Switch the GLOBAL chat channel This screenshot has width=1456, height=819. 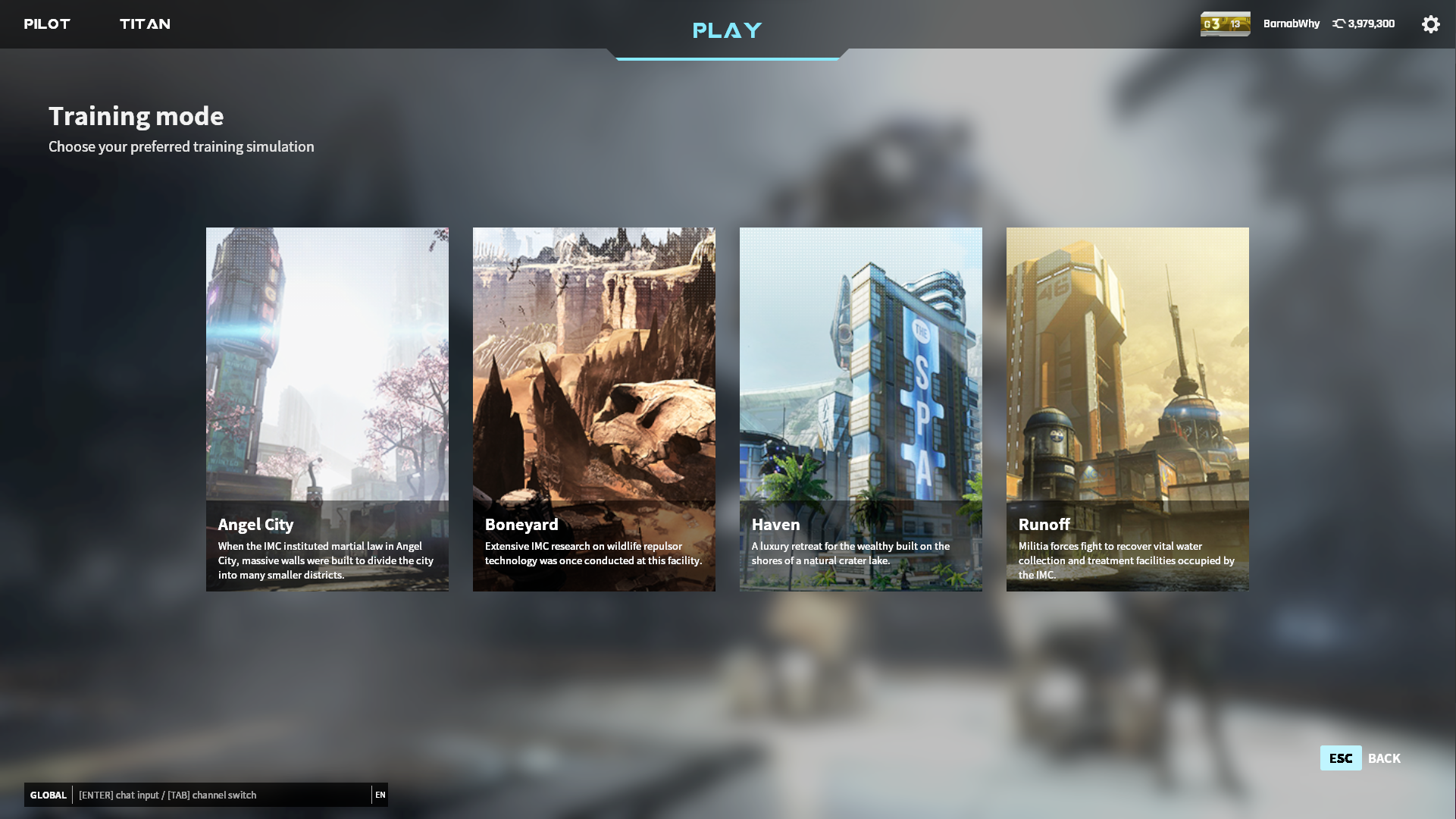pyautogui.click(x=49, y=795)
